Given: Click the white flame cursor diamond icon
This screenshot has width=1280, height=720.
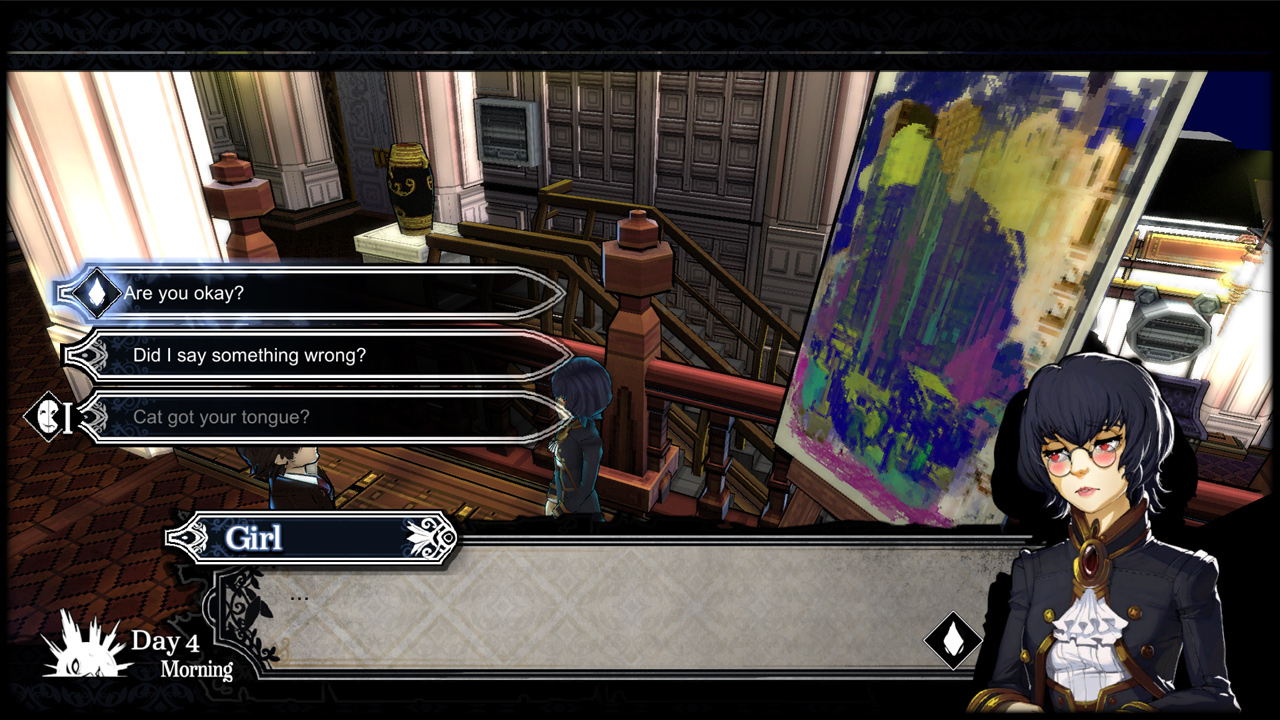Looking at the screenshot, I should (x=96, y=294).
